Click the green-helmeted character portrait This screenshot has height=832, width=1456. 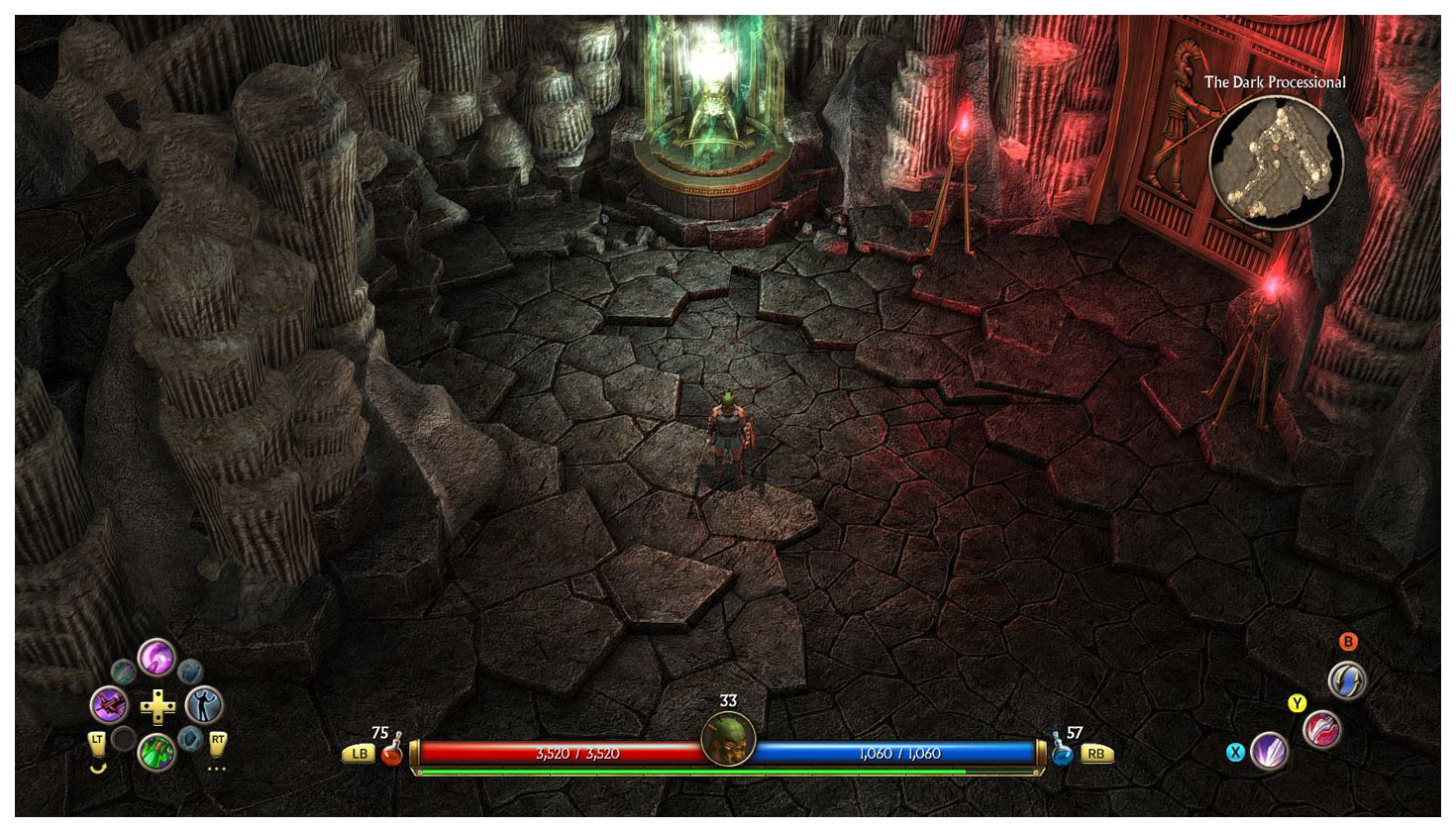tap(728, 739)
